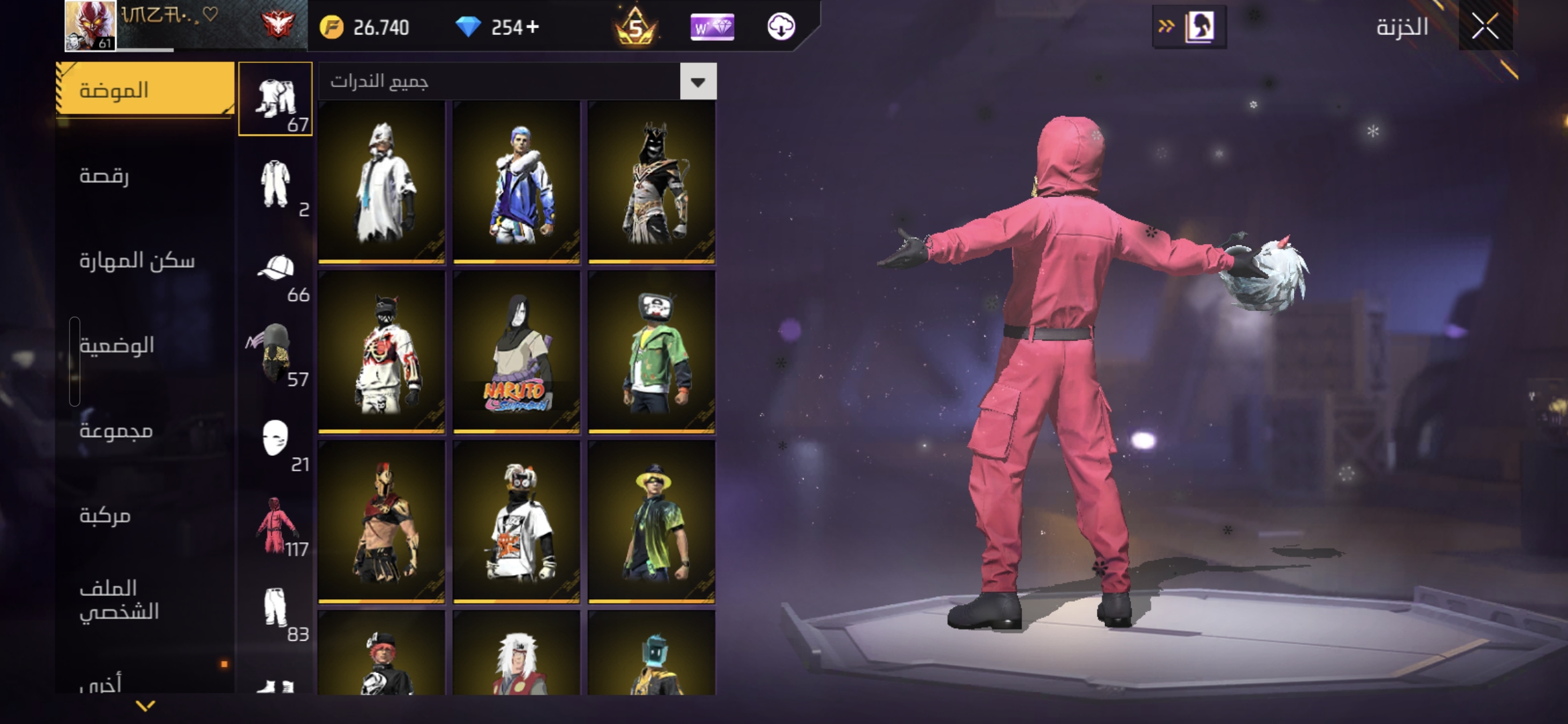The width and height of the screenshot is (1568, 724).
Task: Switch to the مركبة vehicle tab
Action: click(x=105, y=516)
